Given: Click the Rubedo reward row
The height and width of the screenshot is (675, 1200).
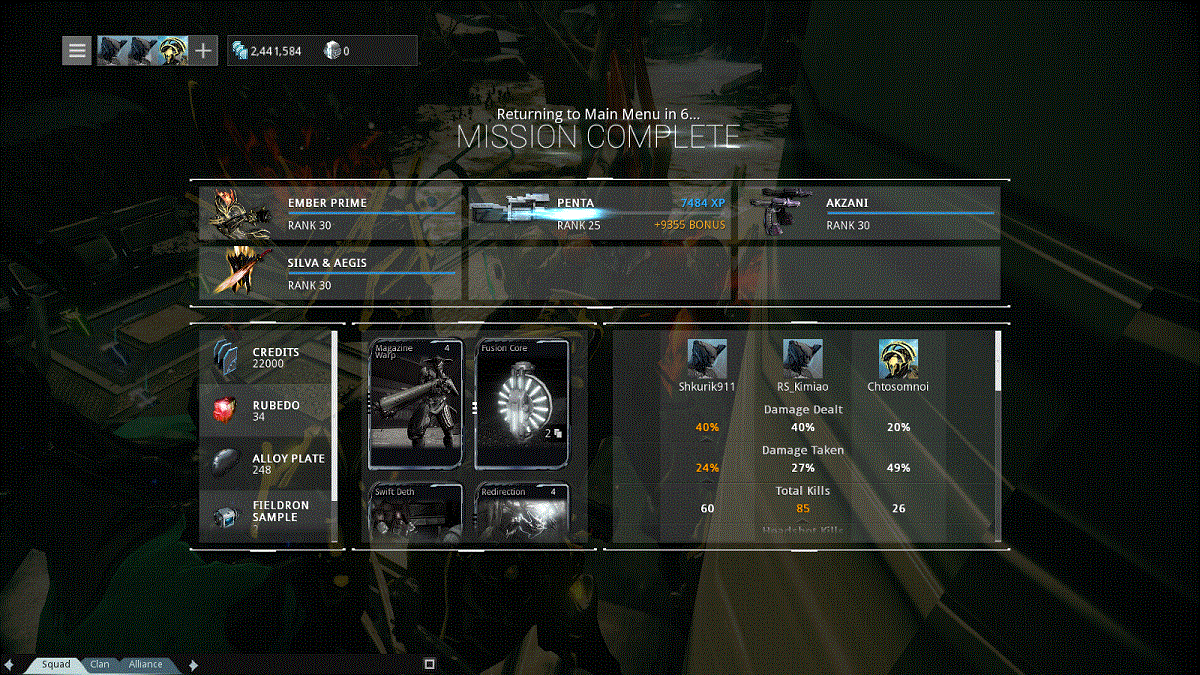Looking at the screenshot, I should click(x=266, y=410).
